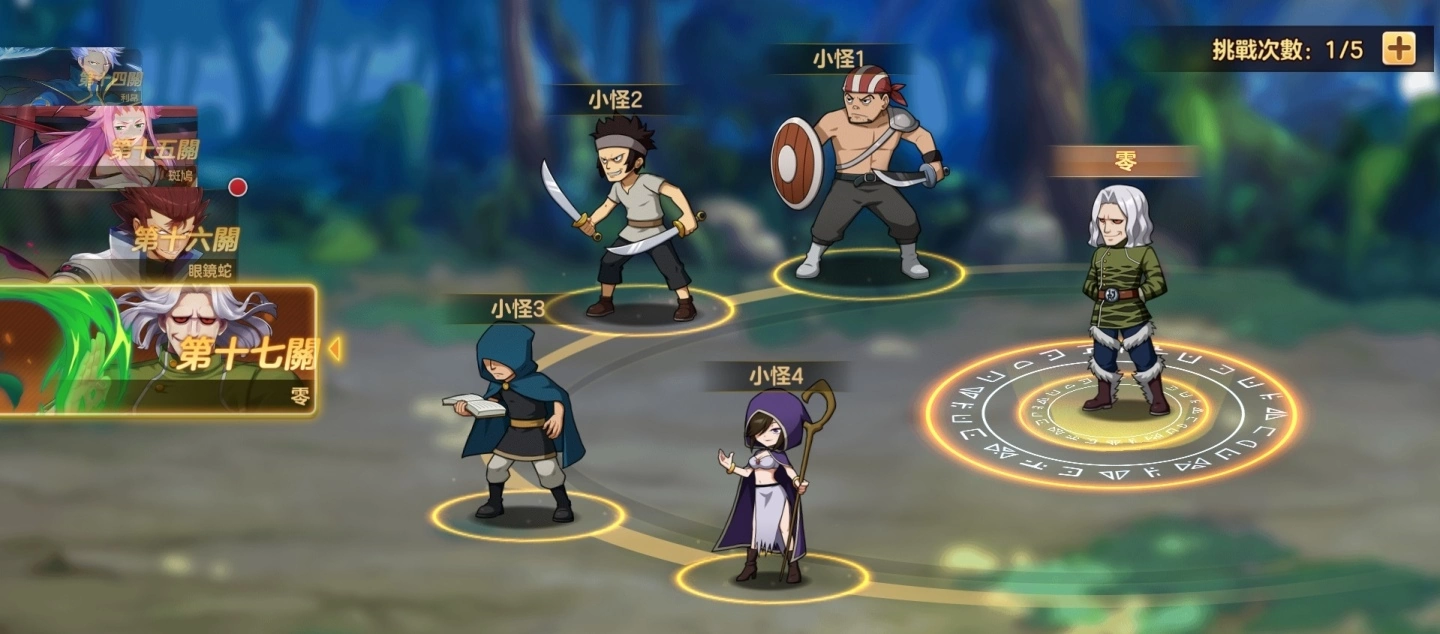Select the 小怪2 dual-sword enemy node
This screenshot has height=634, width=1440.
(636, 225)
